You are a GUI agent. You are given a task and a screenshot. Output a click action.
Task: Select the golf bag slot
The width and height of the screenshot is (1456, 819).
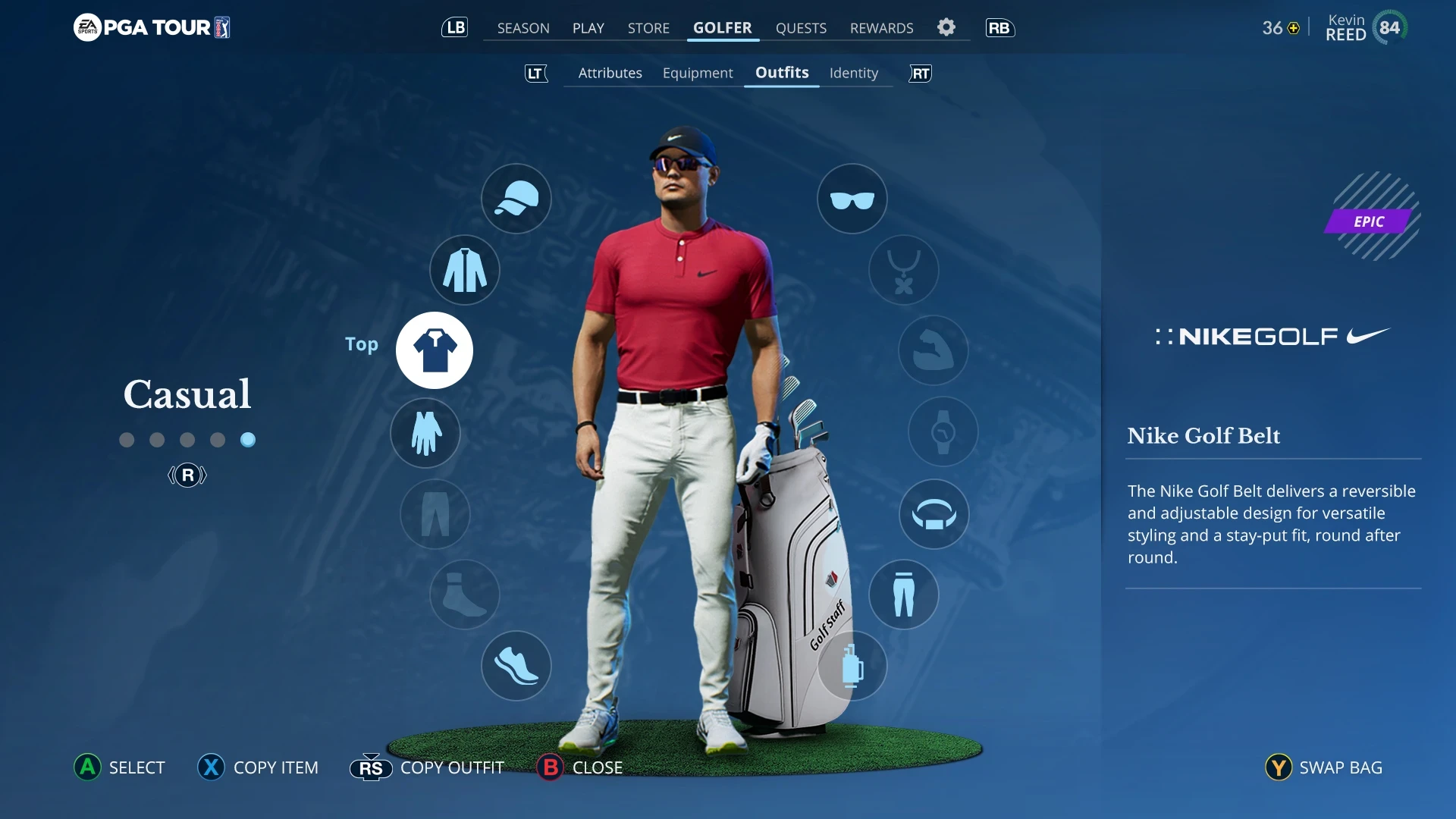(852, 666)
